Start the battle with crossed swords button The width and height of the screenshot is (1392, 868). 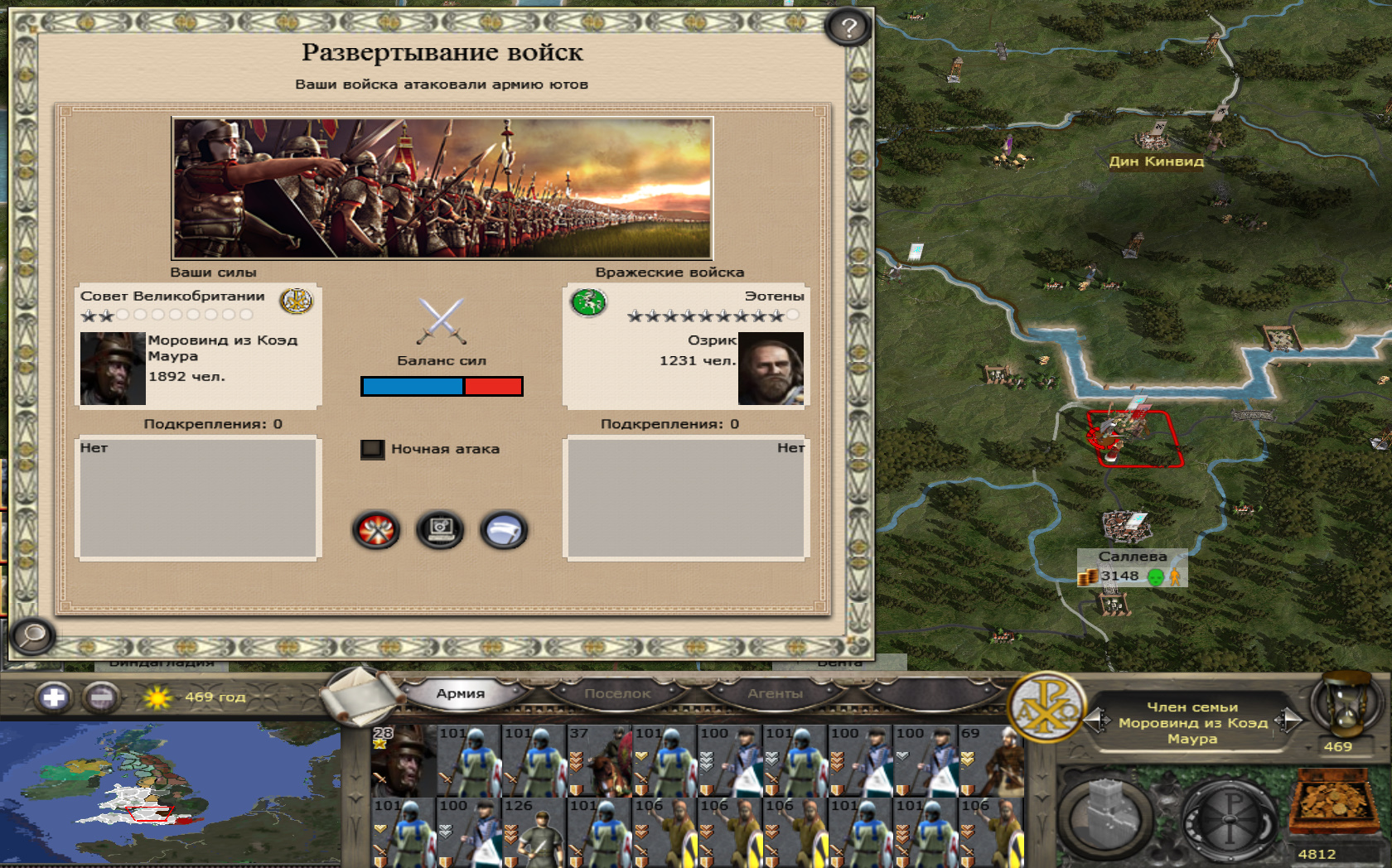click(376, 530)
